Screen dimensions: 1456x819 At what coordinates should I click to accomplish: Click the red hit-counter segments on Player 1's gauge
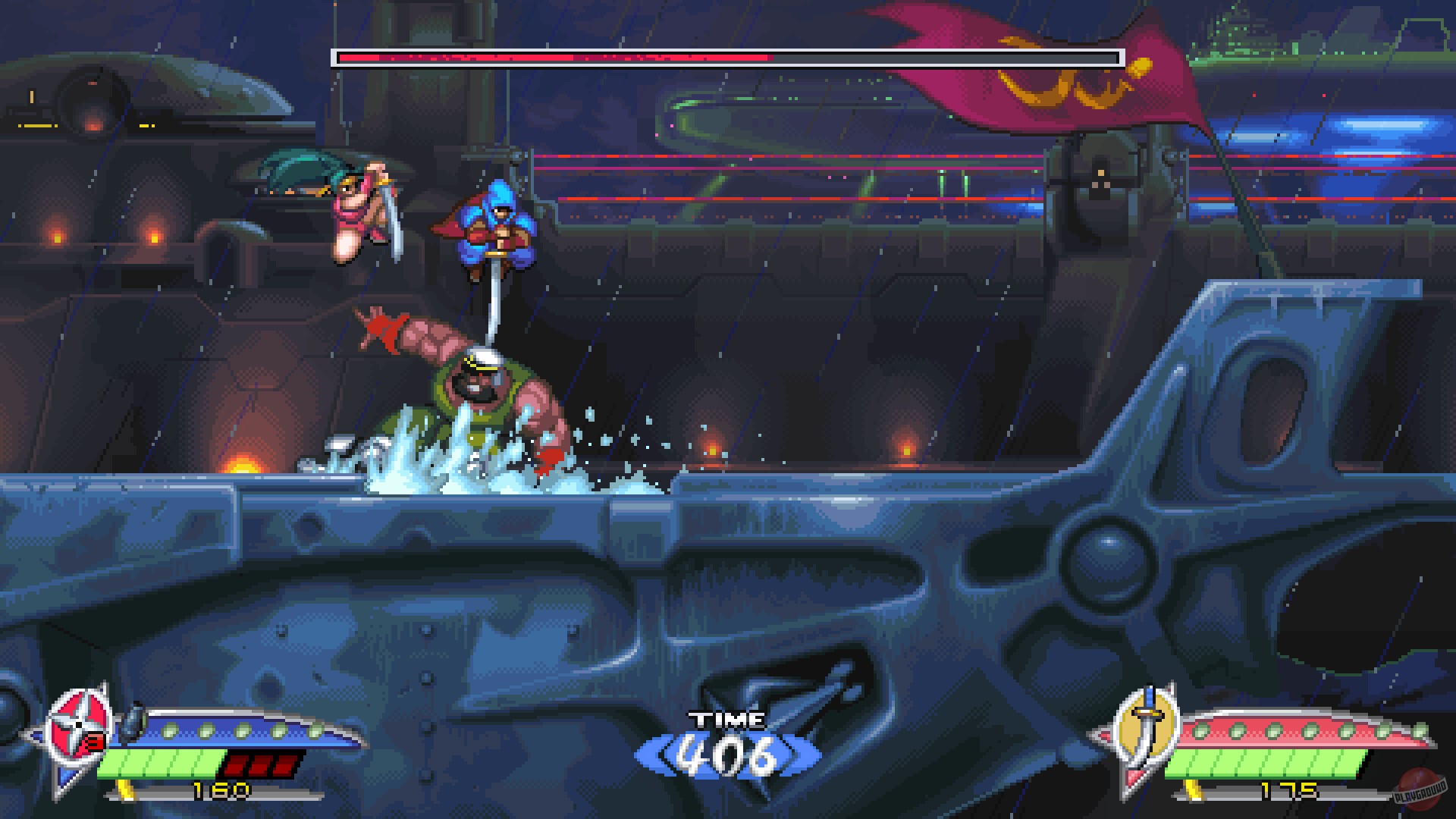click(x=258, y=767)
